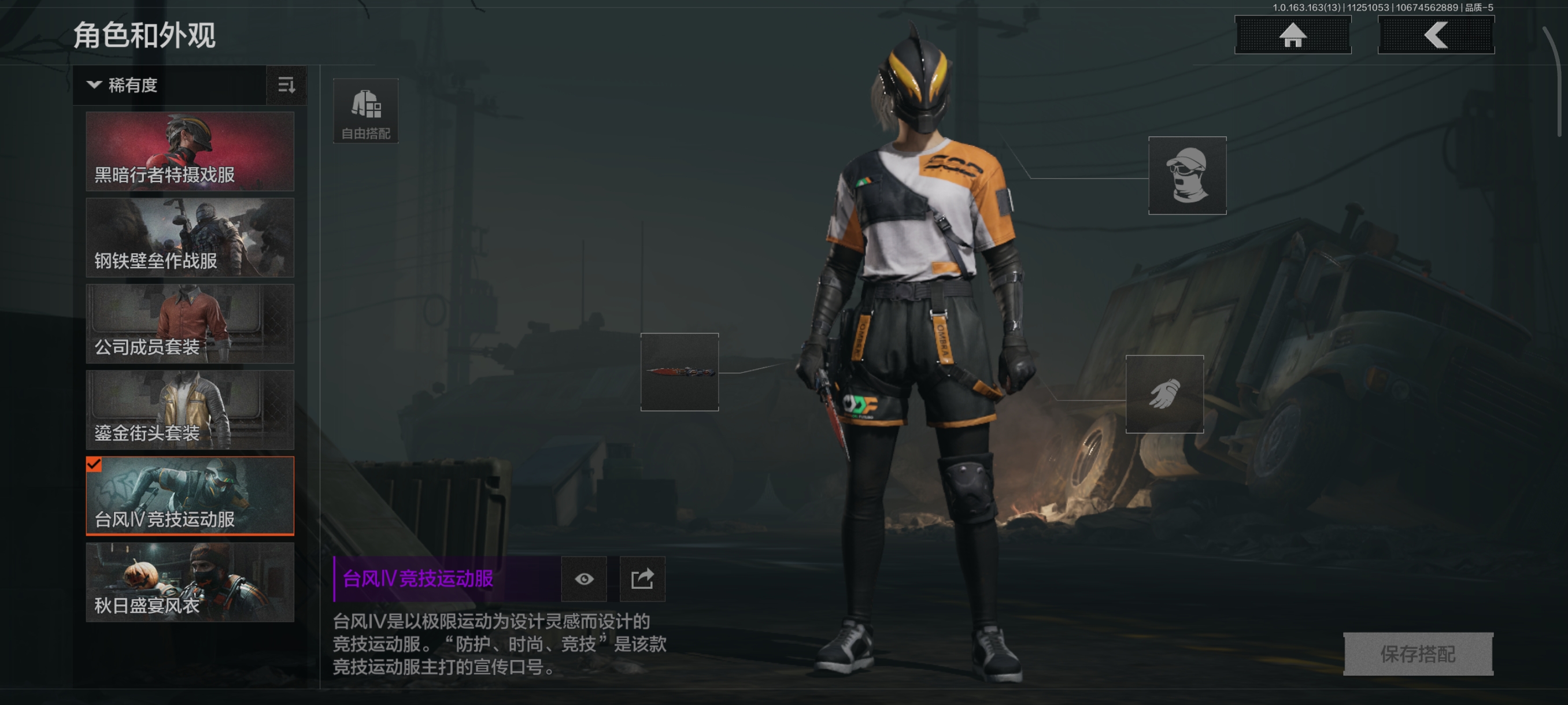Open the gloves equipment slot
The width and height of the screenshot is (1568, 705).
click(1164, 394)
